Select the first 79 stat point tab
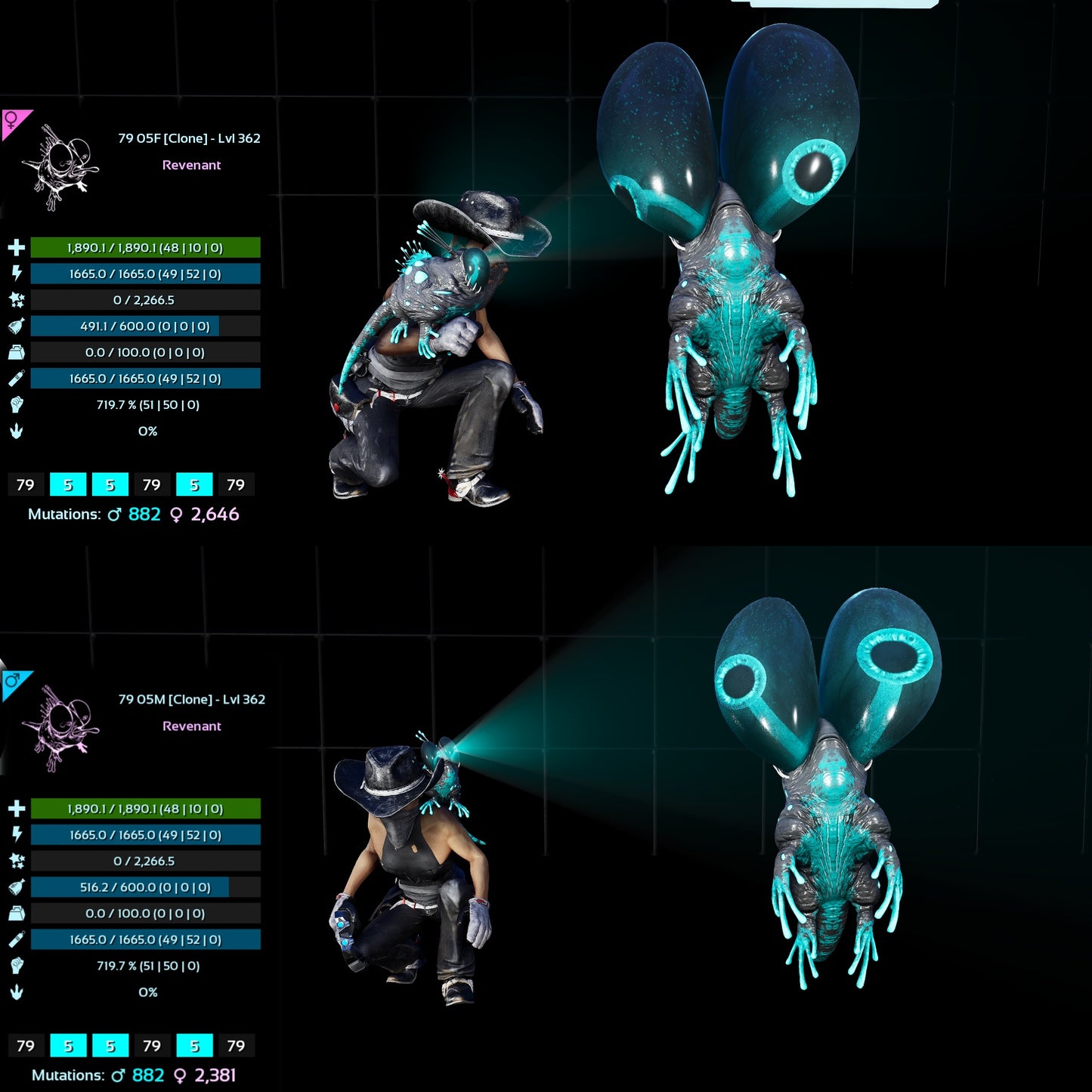The height and width of the screenshot is (1092, 1092). tap(25, 484)
